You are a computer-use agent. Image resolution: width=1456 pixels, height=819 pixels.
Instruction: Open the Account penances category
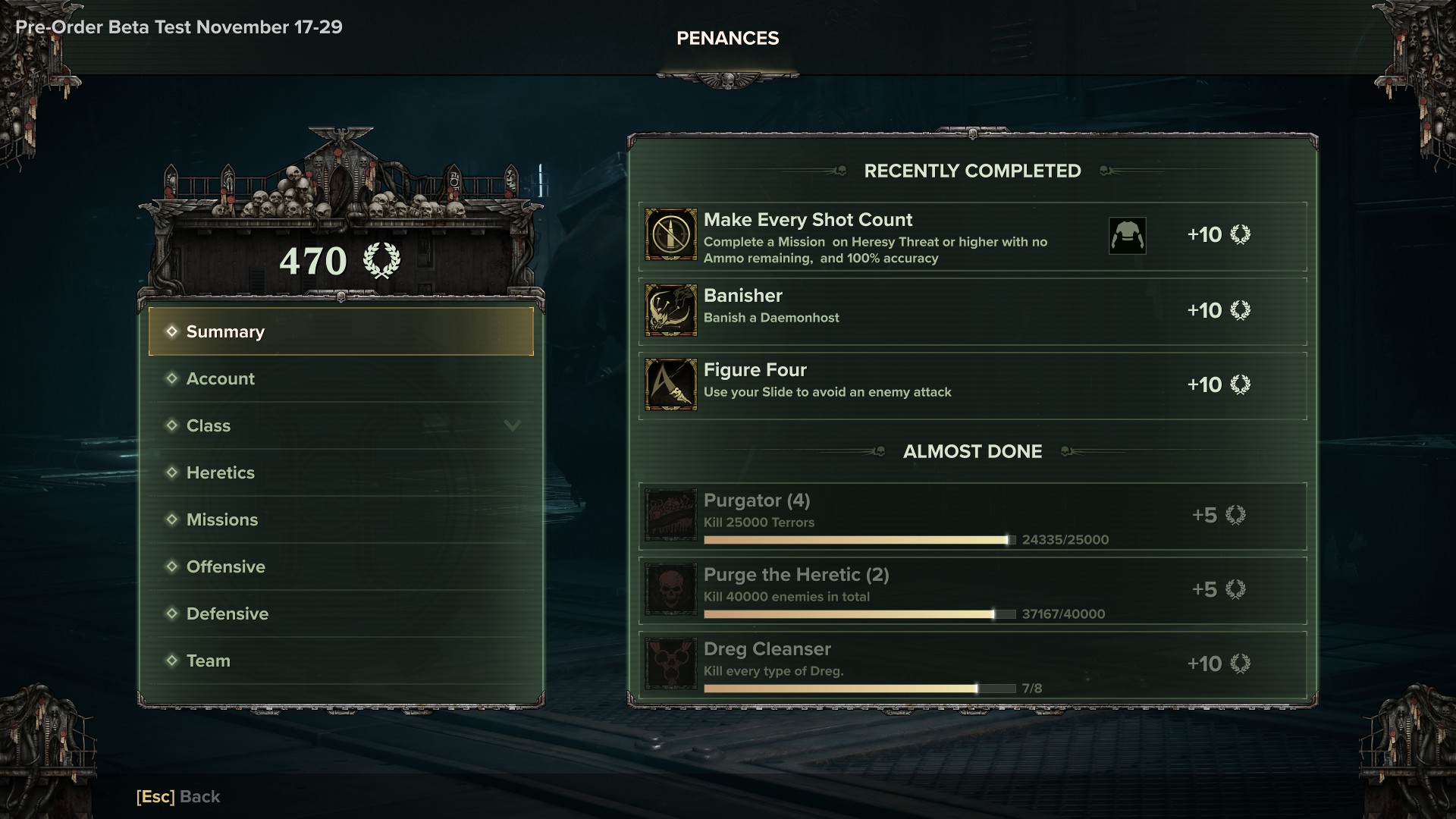[340, 378]
